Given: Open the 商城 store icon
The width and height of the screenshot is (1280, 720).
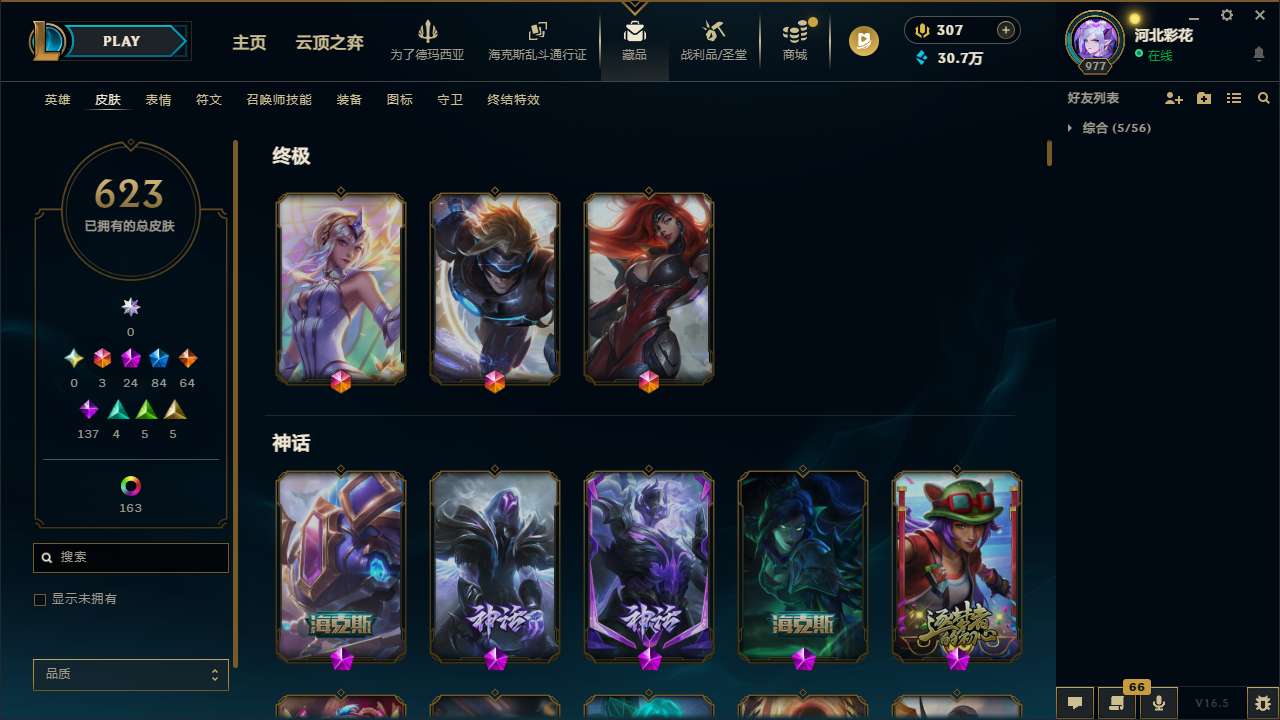Looking at the screenshot, I should point(795,33).
